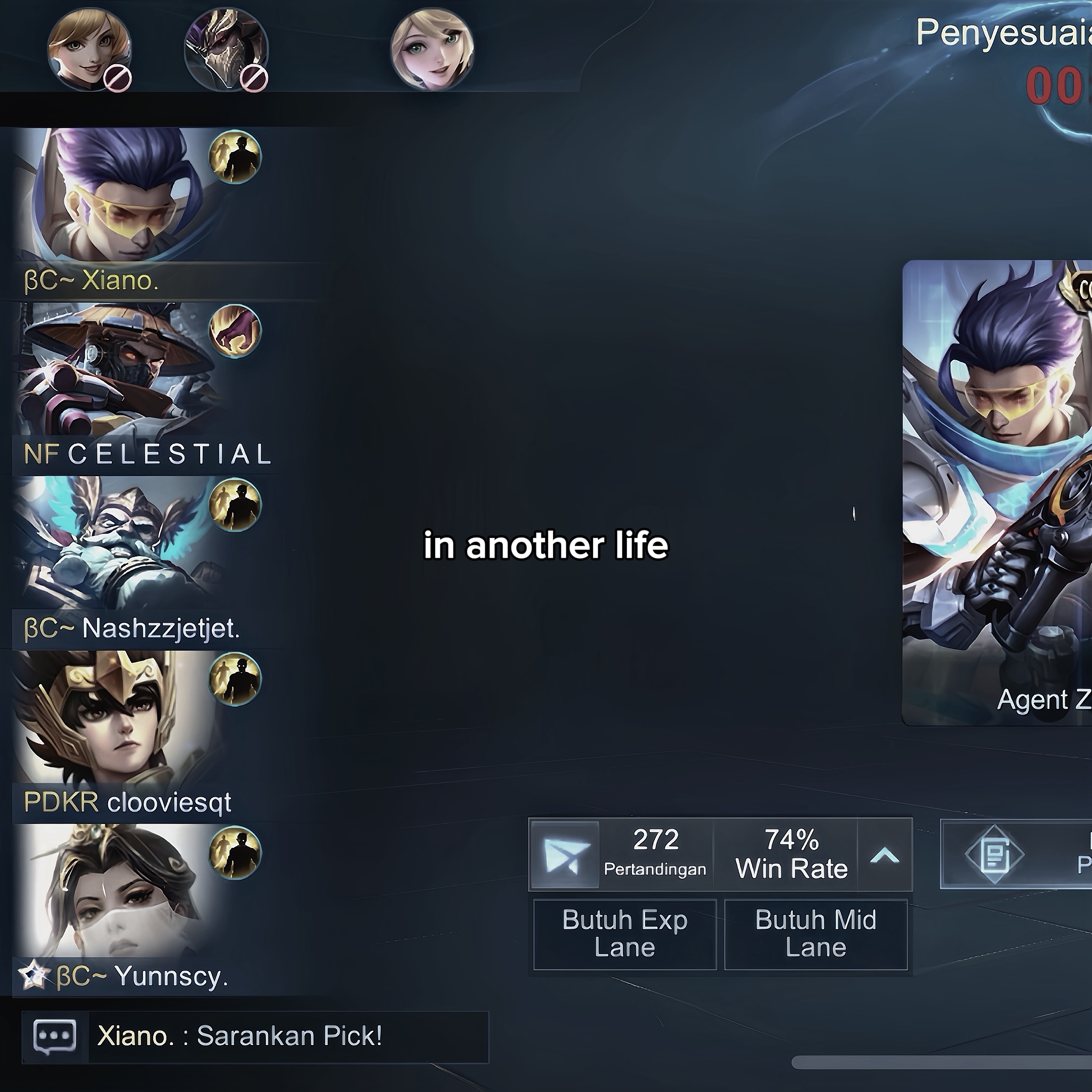Click the Agent Z skin card
The height and width of the screenshot is (1092, 1092).
(997, 492)
